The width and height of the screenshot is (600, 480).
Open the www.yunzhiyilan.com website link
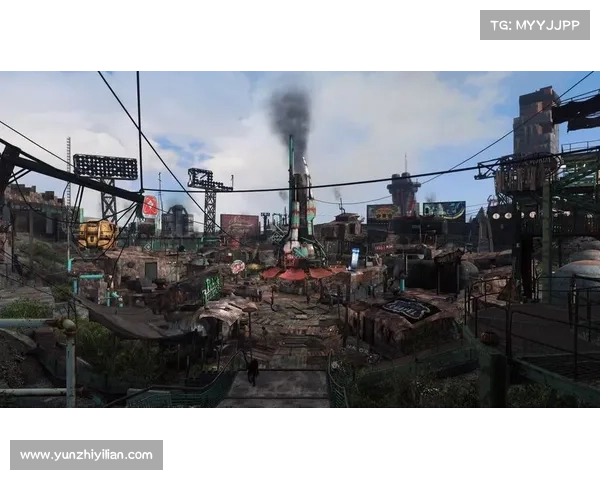pyautogui.click(x=87, y=455)
